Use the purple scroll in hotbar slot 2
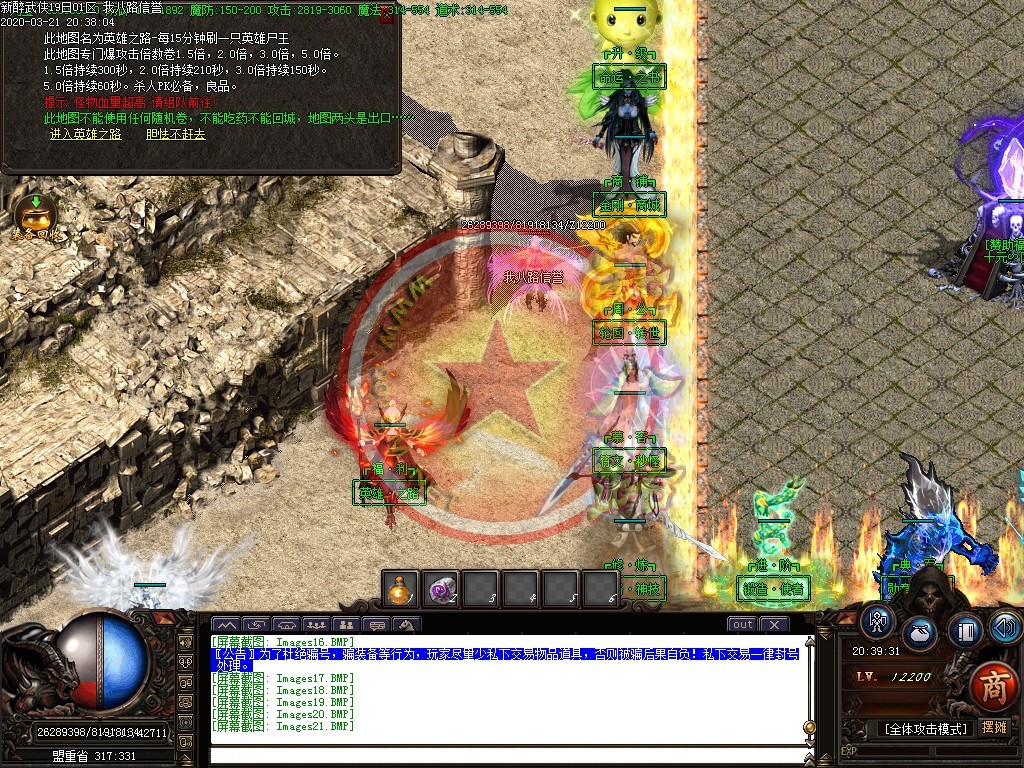This screenshot has width=1024, height=768. coord(441,589)
